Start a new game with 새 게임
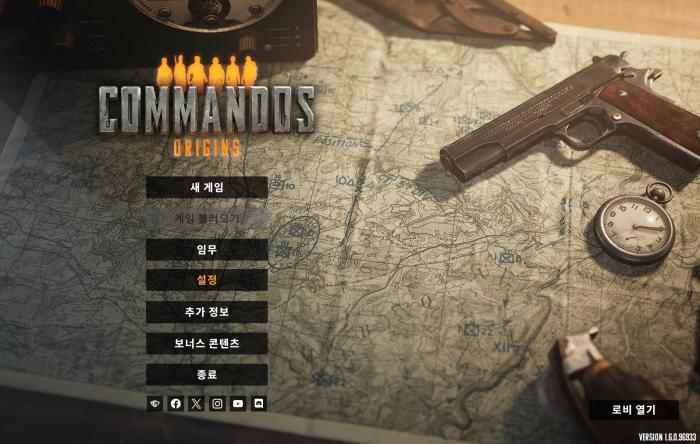The width and height of the screenshot is (700, 444). click(x=206, y=187)
